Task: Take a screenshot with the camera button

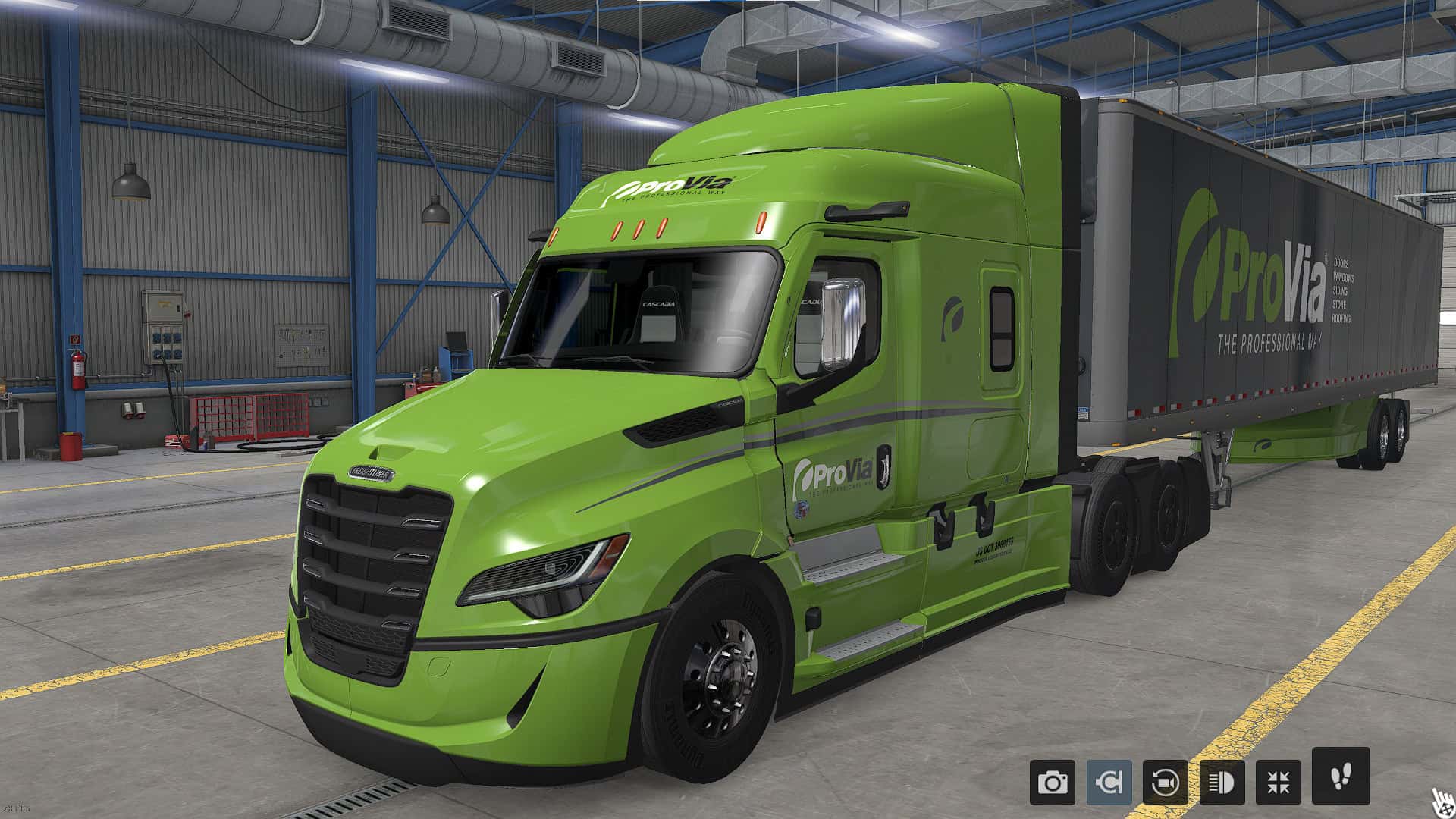Action: point(1052,782)
